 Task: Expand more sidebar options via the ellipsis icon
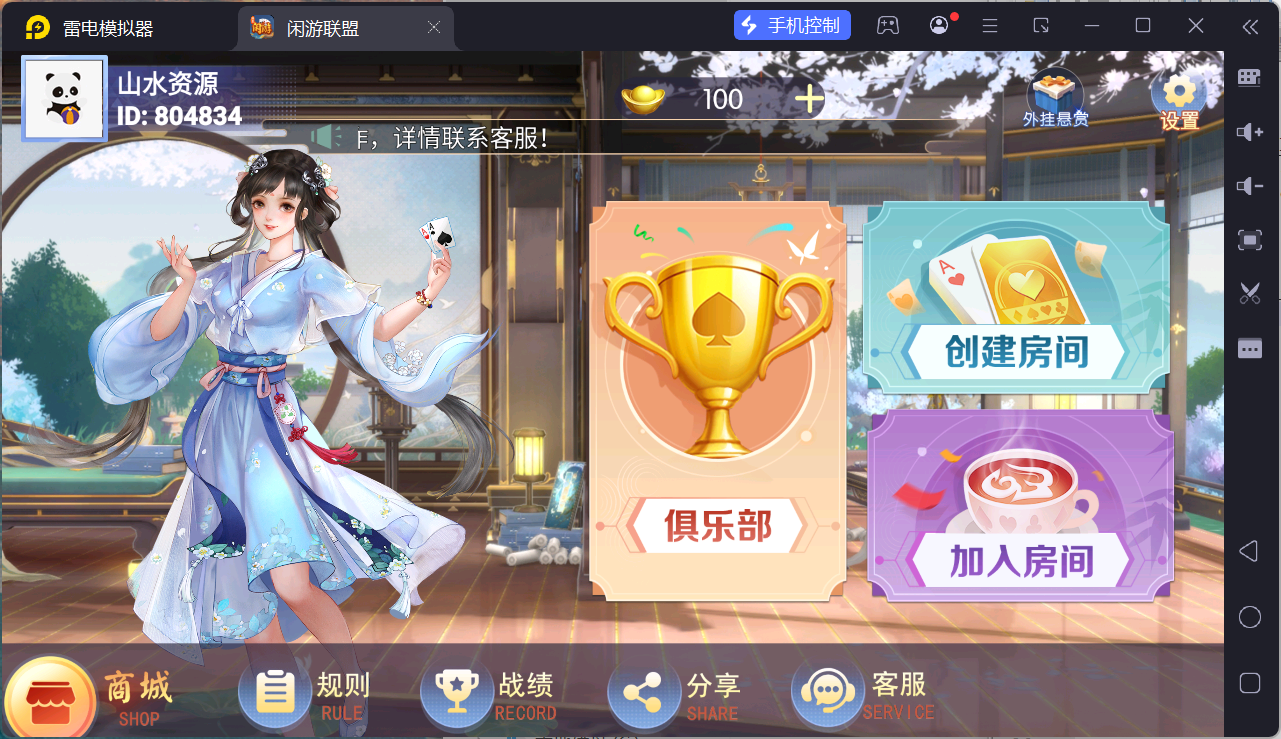(x=1248, y=347)
